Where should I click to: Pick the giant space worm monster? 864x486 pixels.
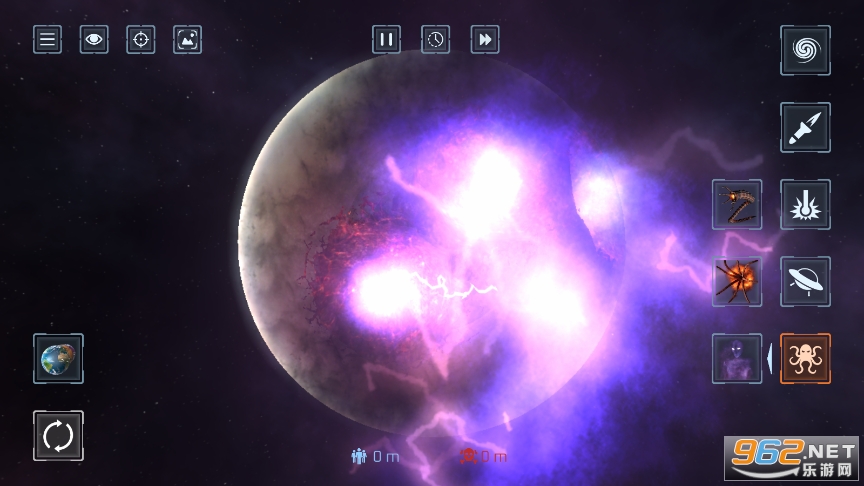737,204
